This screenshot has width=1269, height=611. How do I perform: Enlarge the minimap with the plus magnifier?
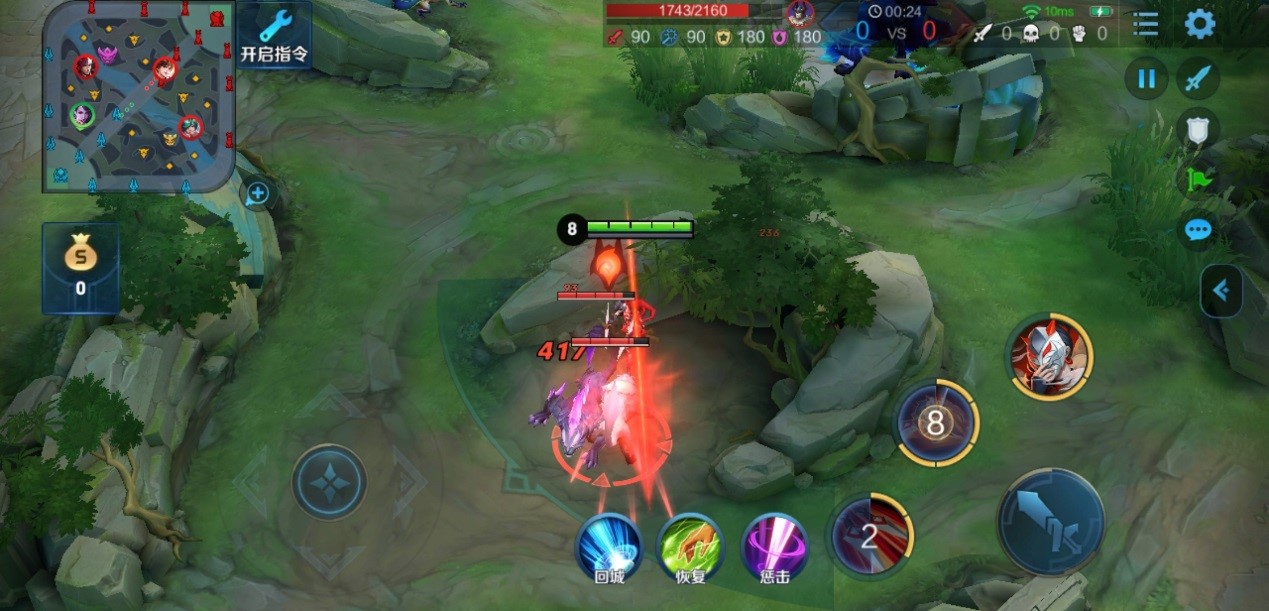[x=258, y=193]
